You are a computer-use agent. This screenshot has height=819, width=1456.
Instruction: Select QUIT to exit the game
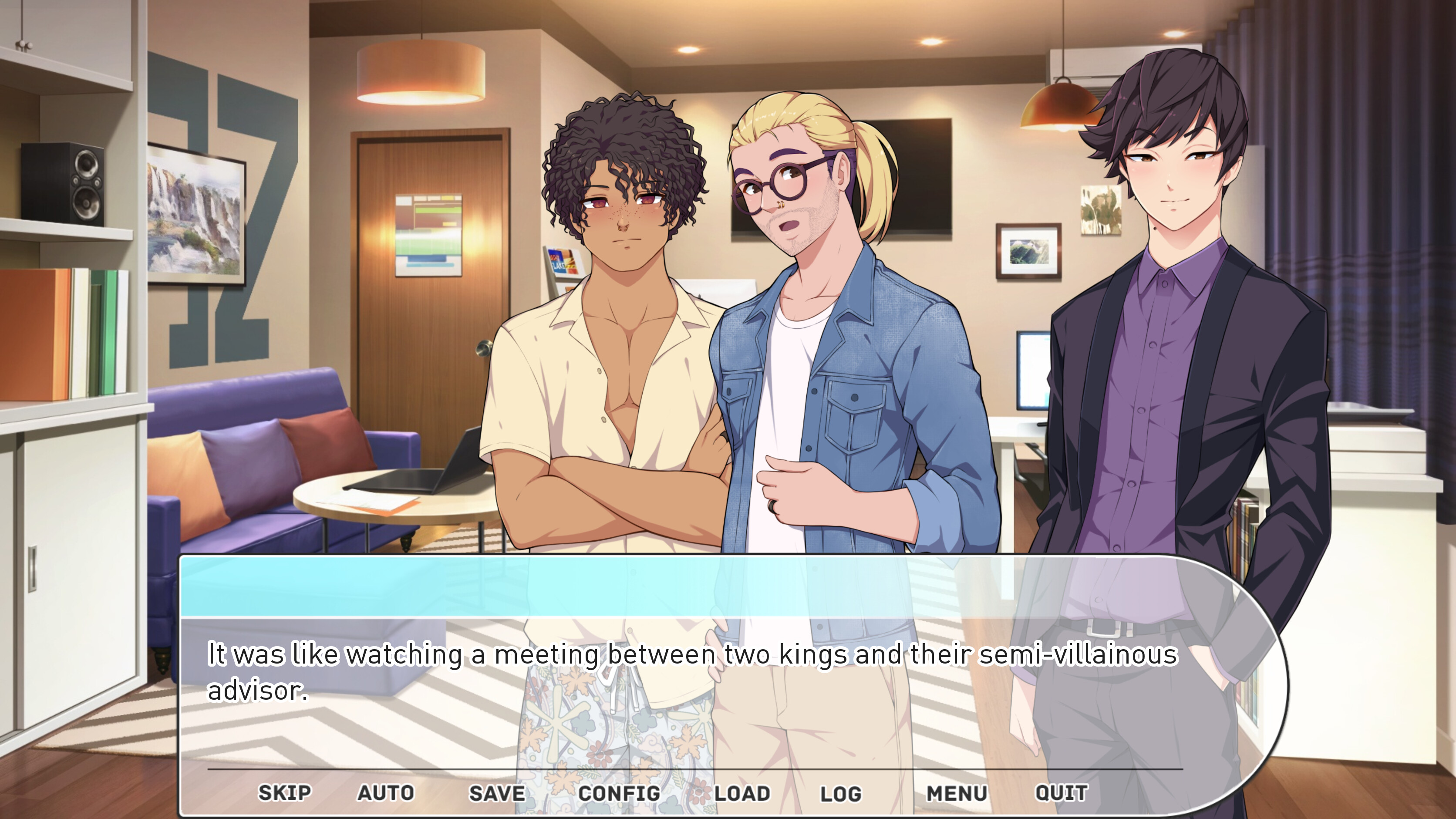(1062, 793)
